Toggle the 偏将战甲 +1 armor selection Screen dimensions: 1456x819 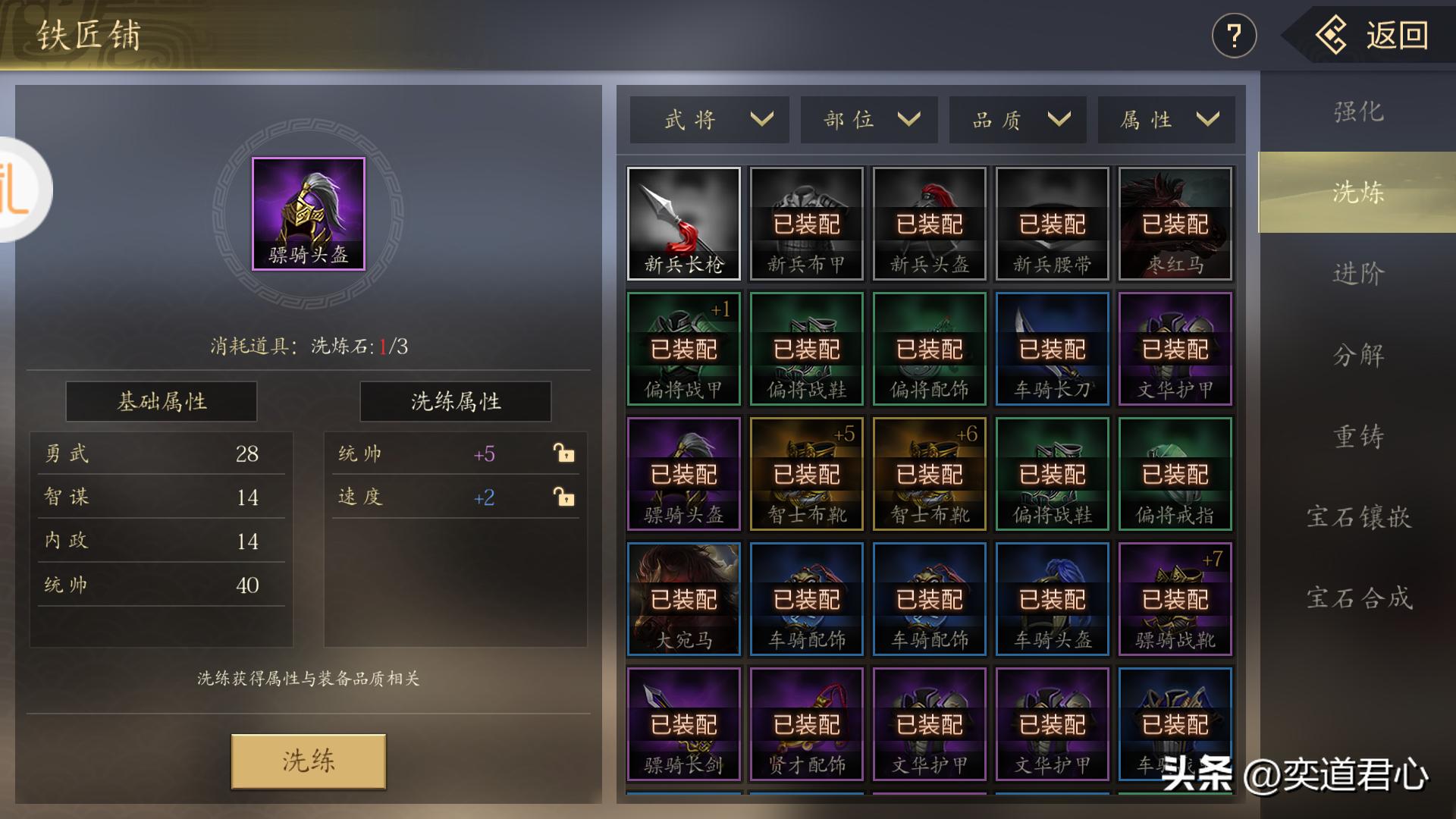[x=682, y=347]
